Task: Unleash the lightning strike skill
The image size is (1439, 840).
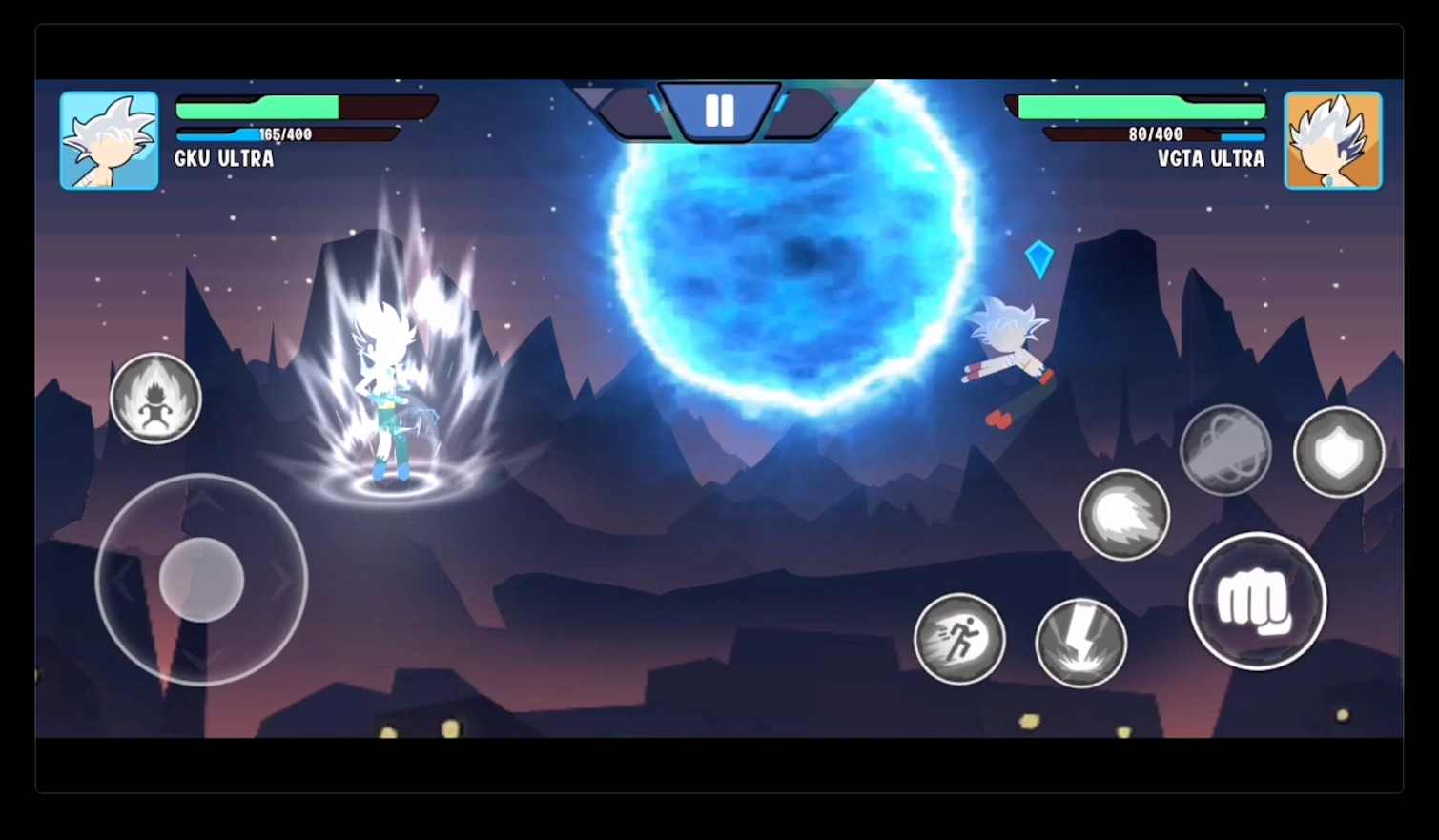Action: point(1080,641)
